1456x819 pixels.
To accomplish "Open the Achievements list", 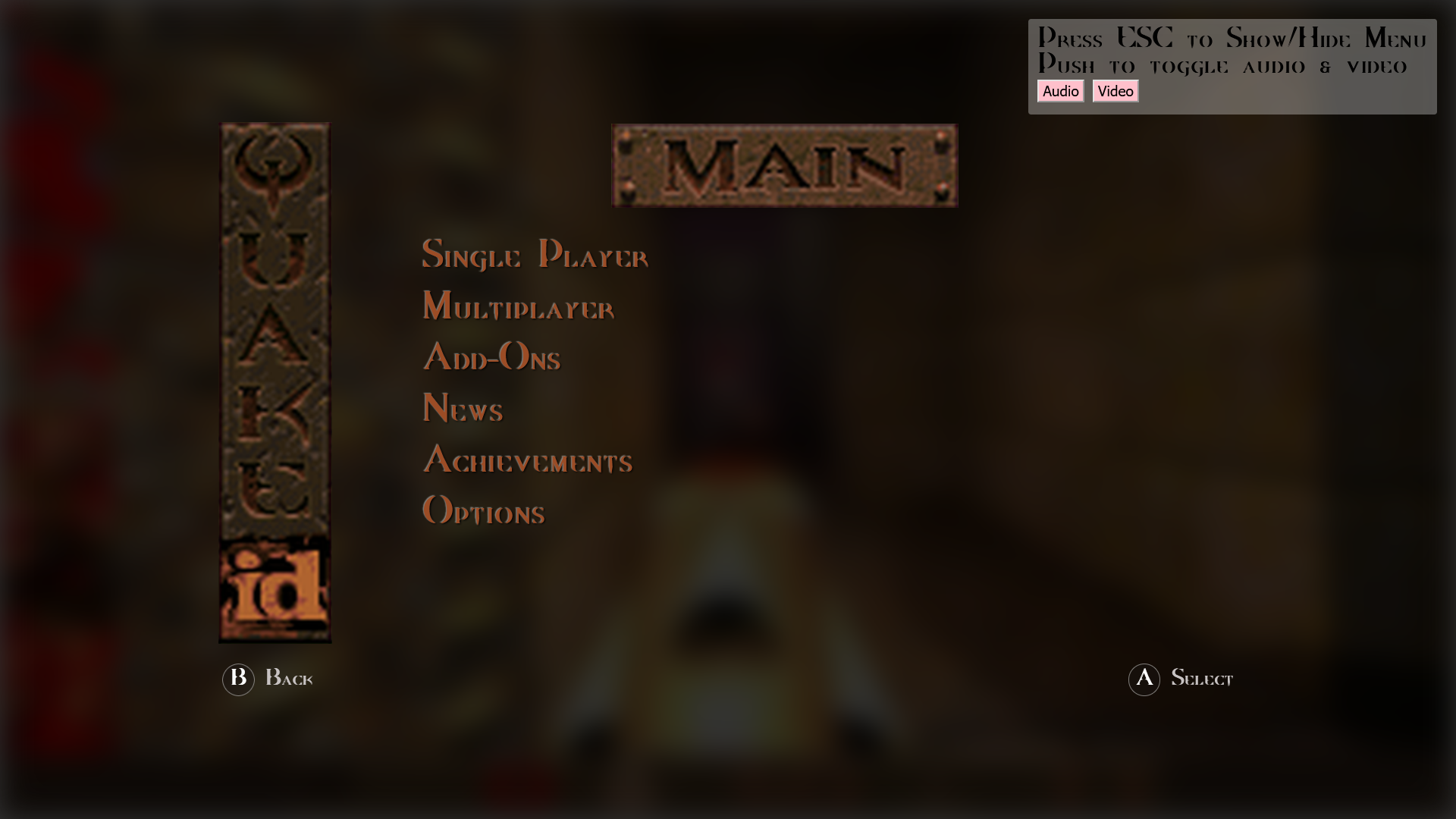I will pyautogui.click(x=528, y=461).
